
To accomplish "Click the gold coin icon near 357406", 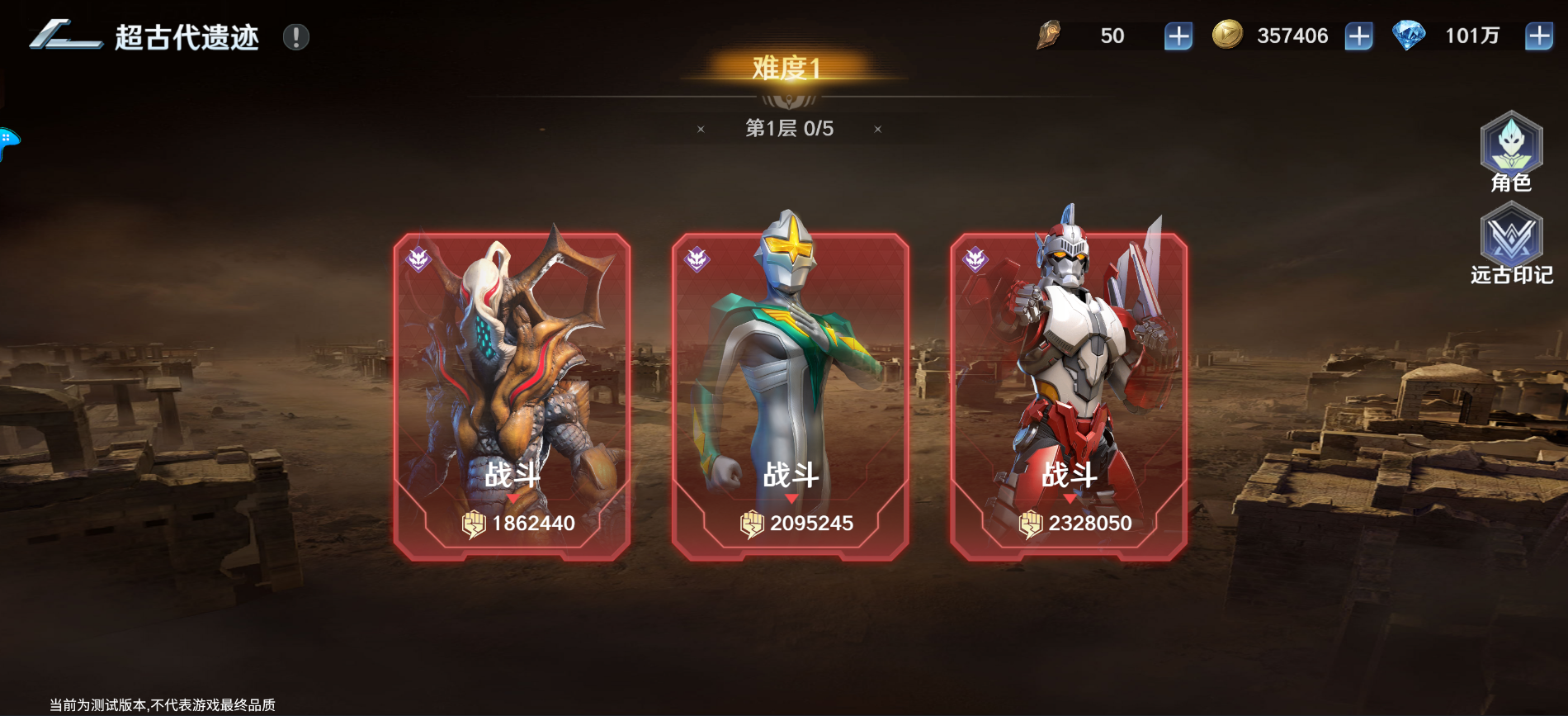I will click(1227, 36).
